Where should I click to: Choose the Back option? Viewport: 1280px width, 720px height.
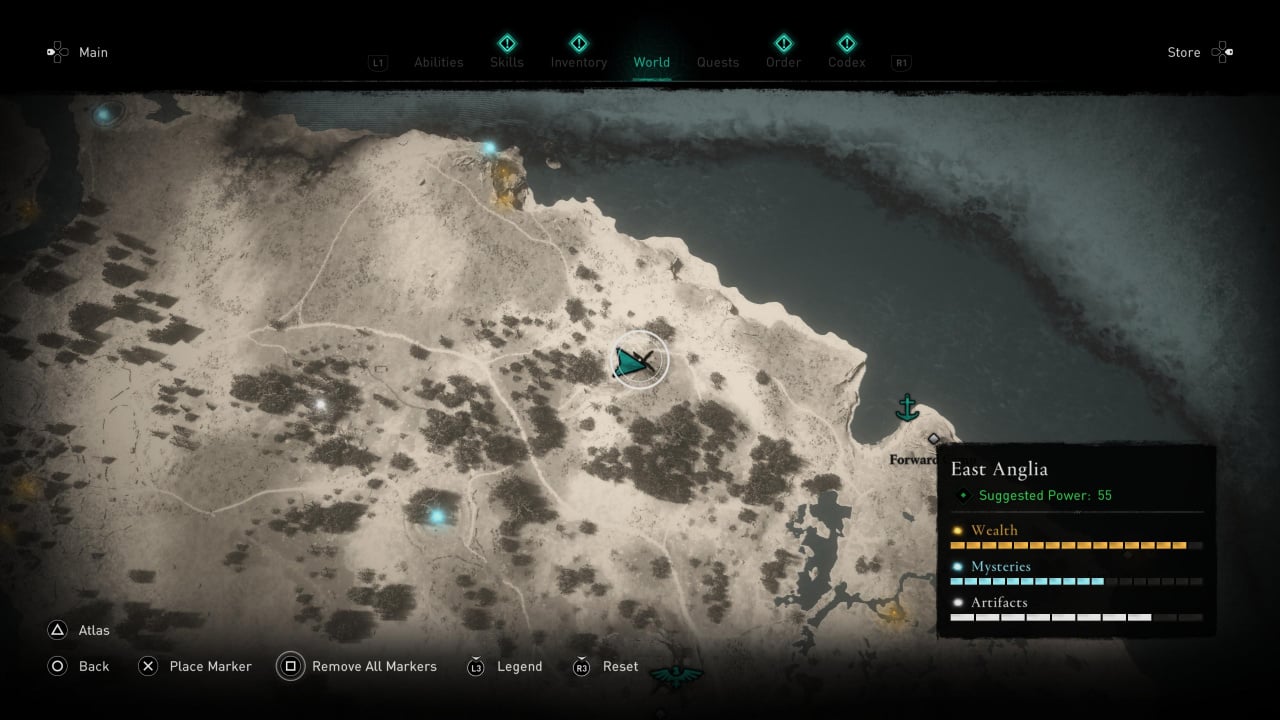coord(94,666)
